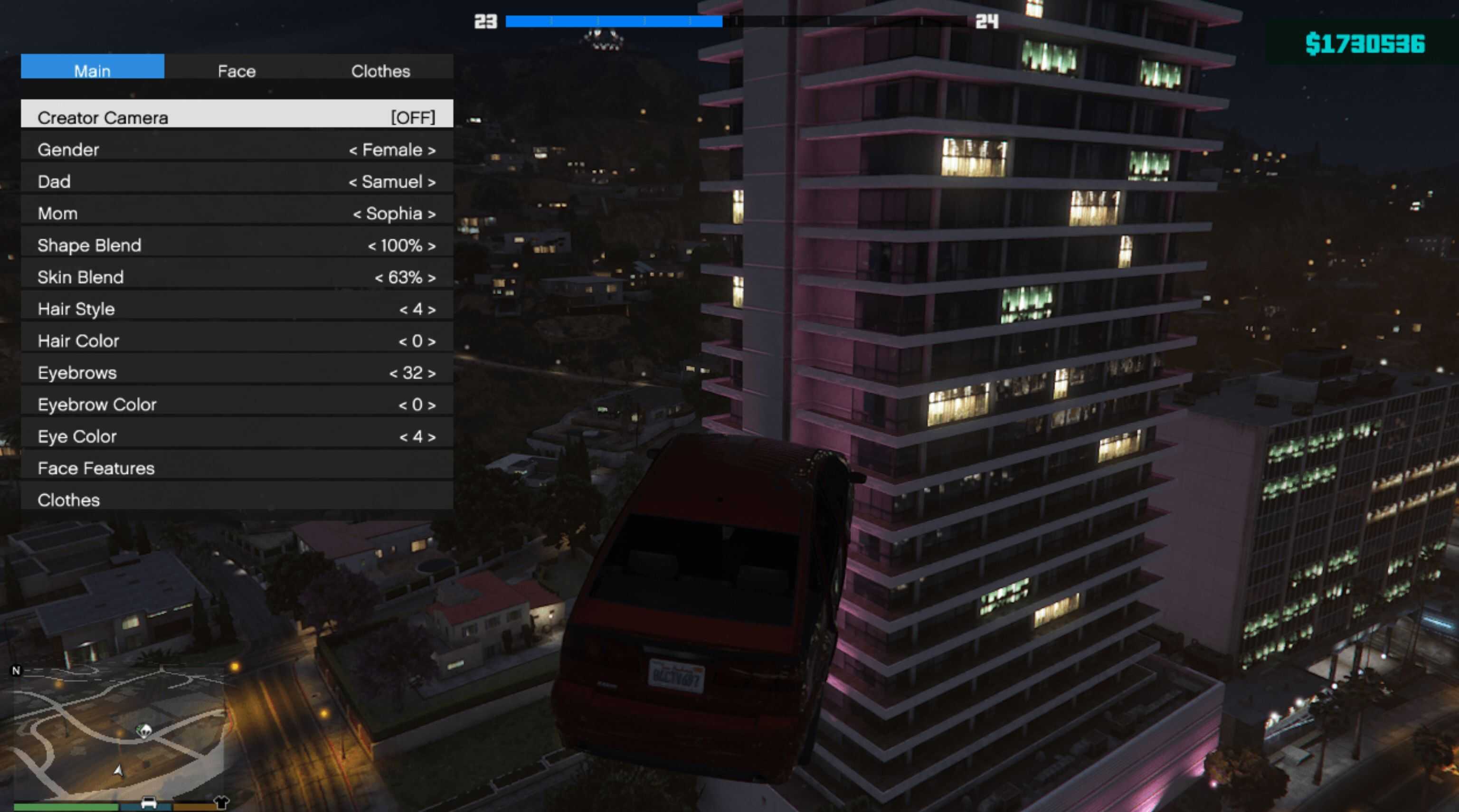Choose the Dad parent row
The width and height of the screenshot is (1459, 812).
pos(237,181)
